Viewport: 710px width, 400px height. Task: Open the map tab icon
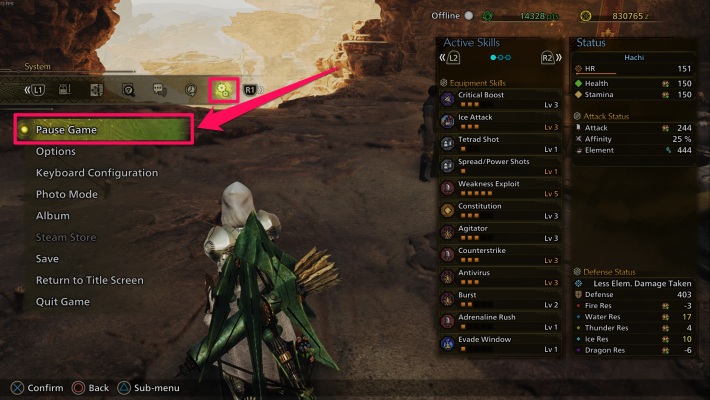point(97,89)
